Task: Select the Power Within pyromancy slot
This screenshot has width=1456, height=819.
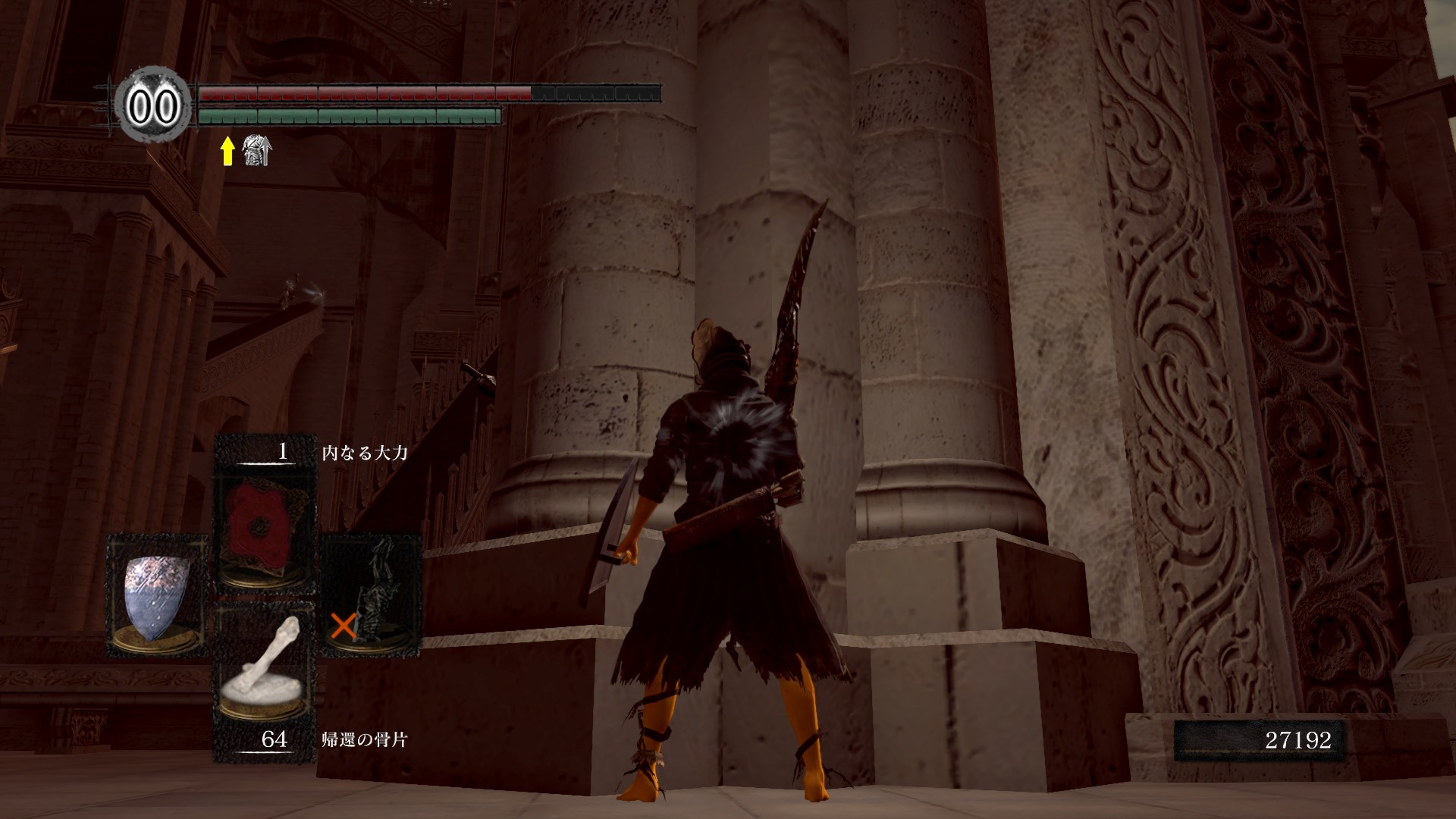Action: click(x=265, y=530)
